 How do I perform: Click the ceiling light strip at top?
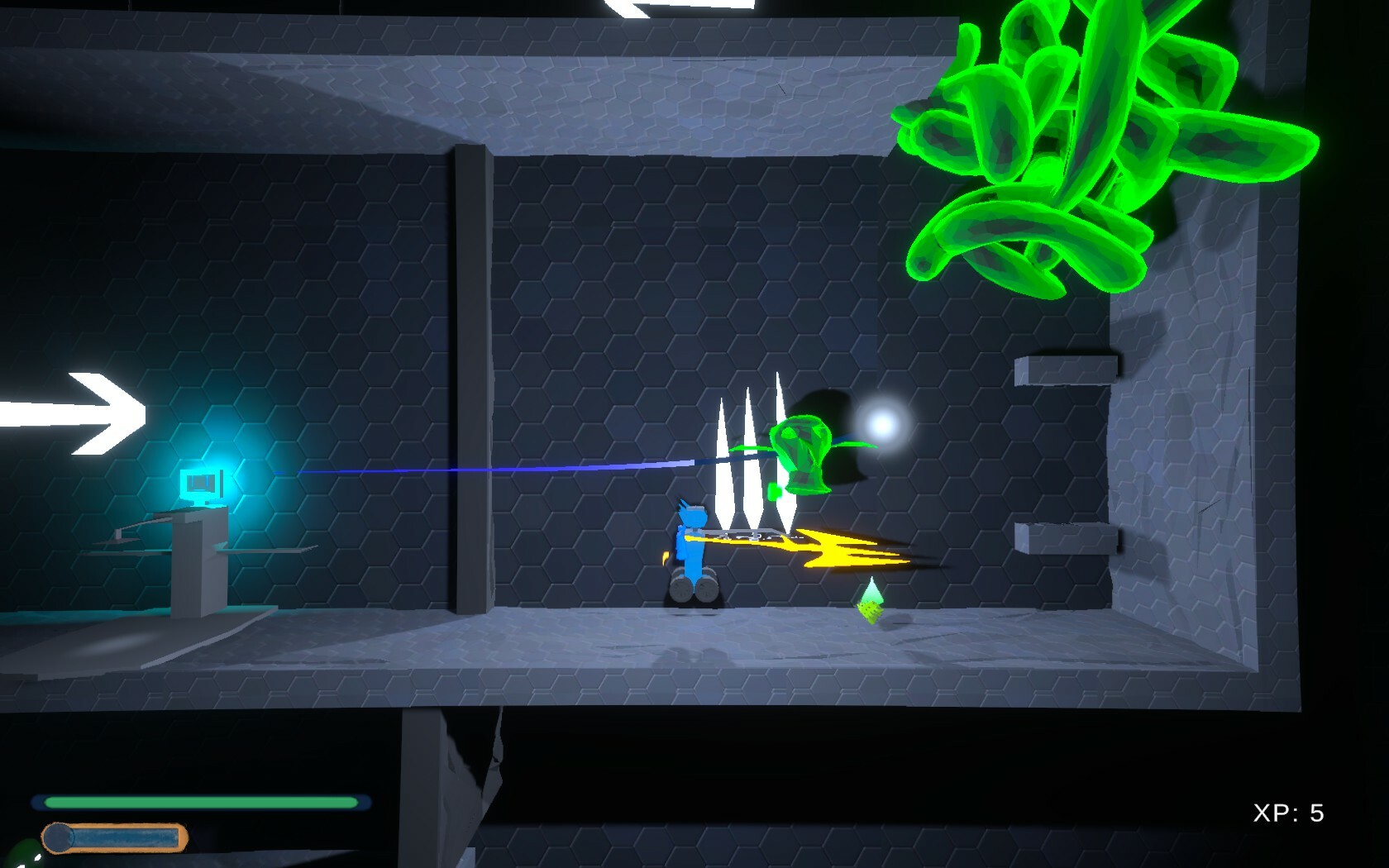[653, 7]
